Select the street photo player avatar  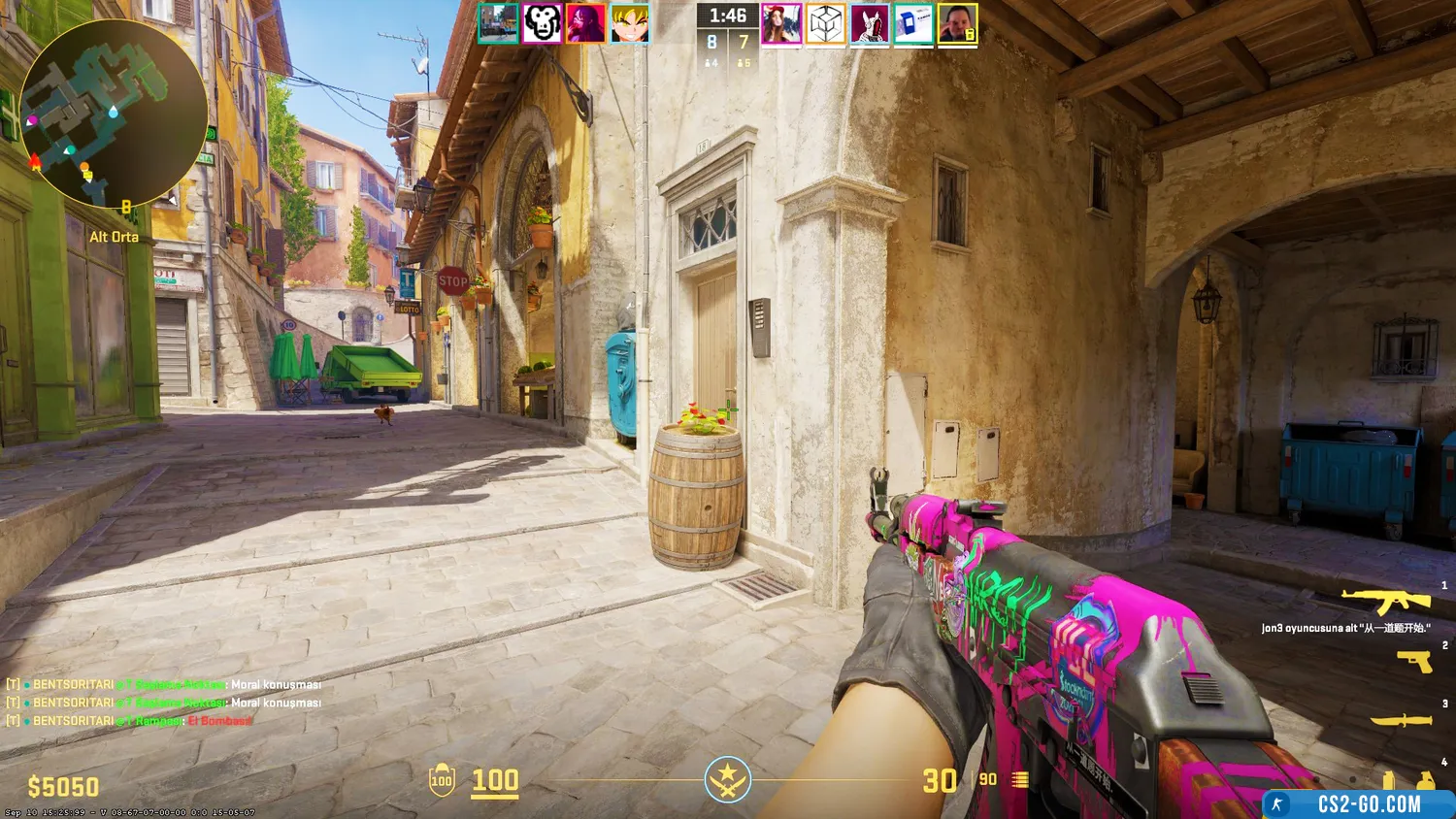[498, 23]
